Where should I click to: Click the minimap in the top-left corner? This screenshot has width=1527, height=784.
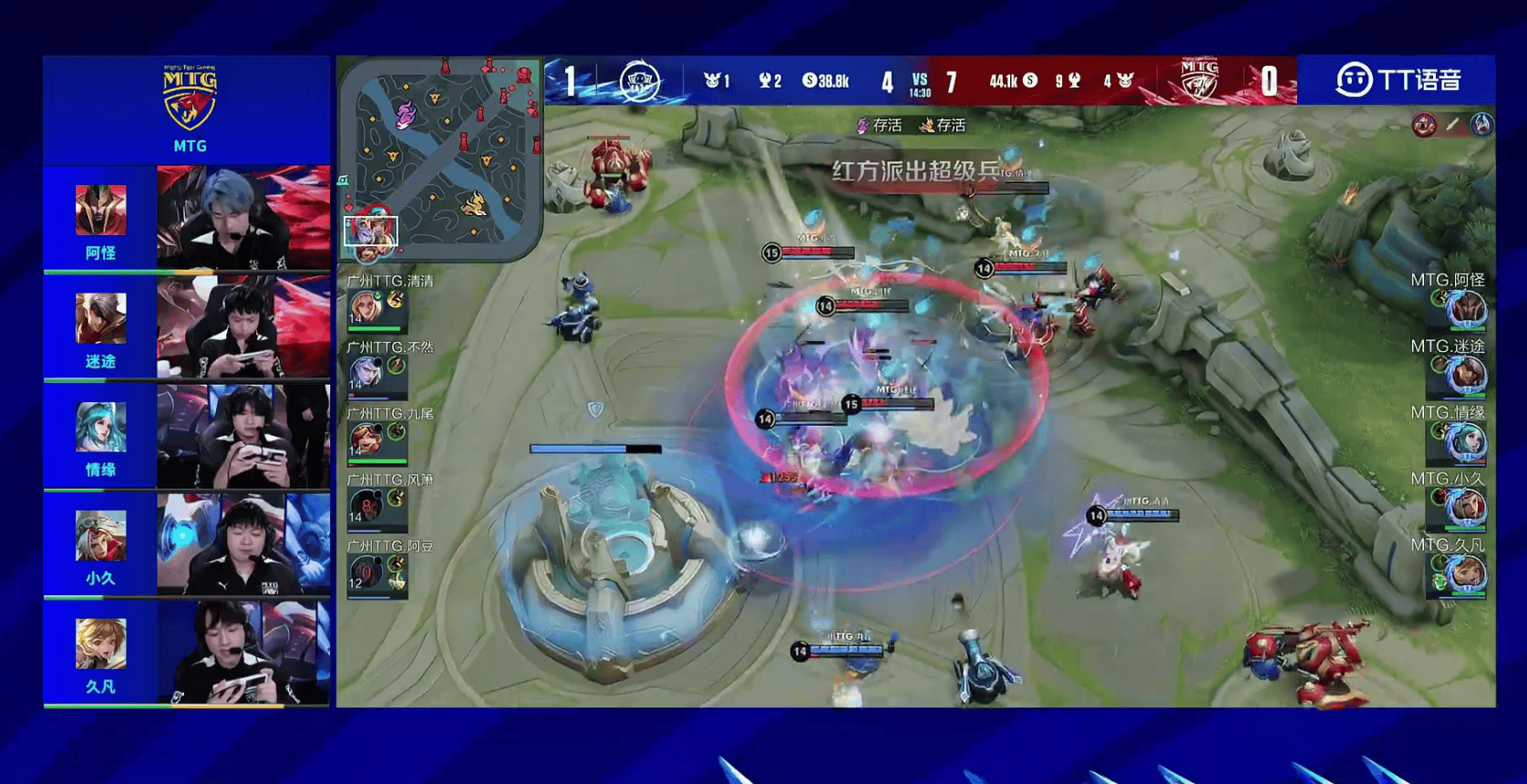click(441, 160)
